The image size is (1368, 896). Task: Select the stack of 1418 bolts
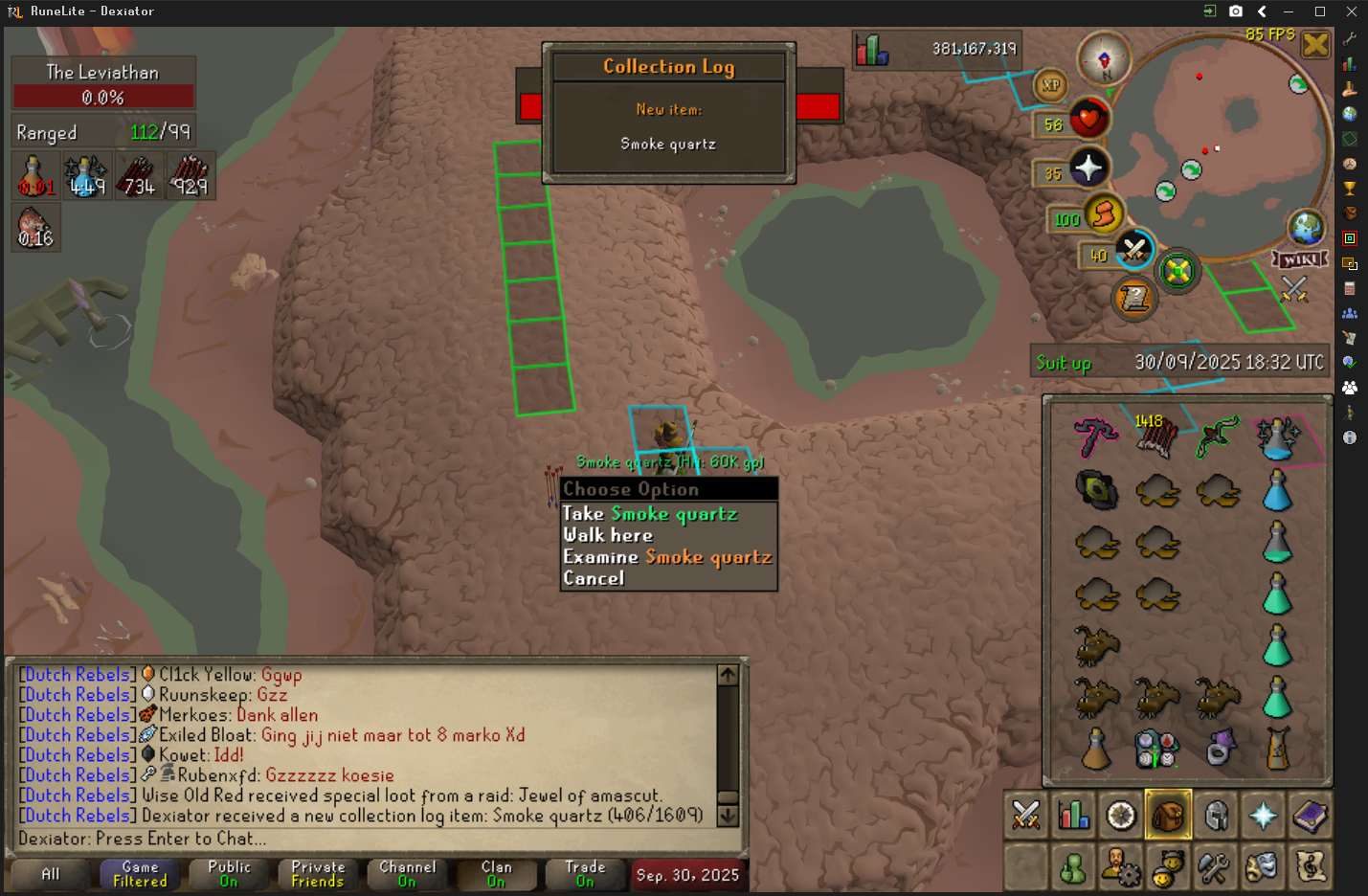[x=1156, y=437]
